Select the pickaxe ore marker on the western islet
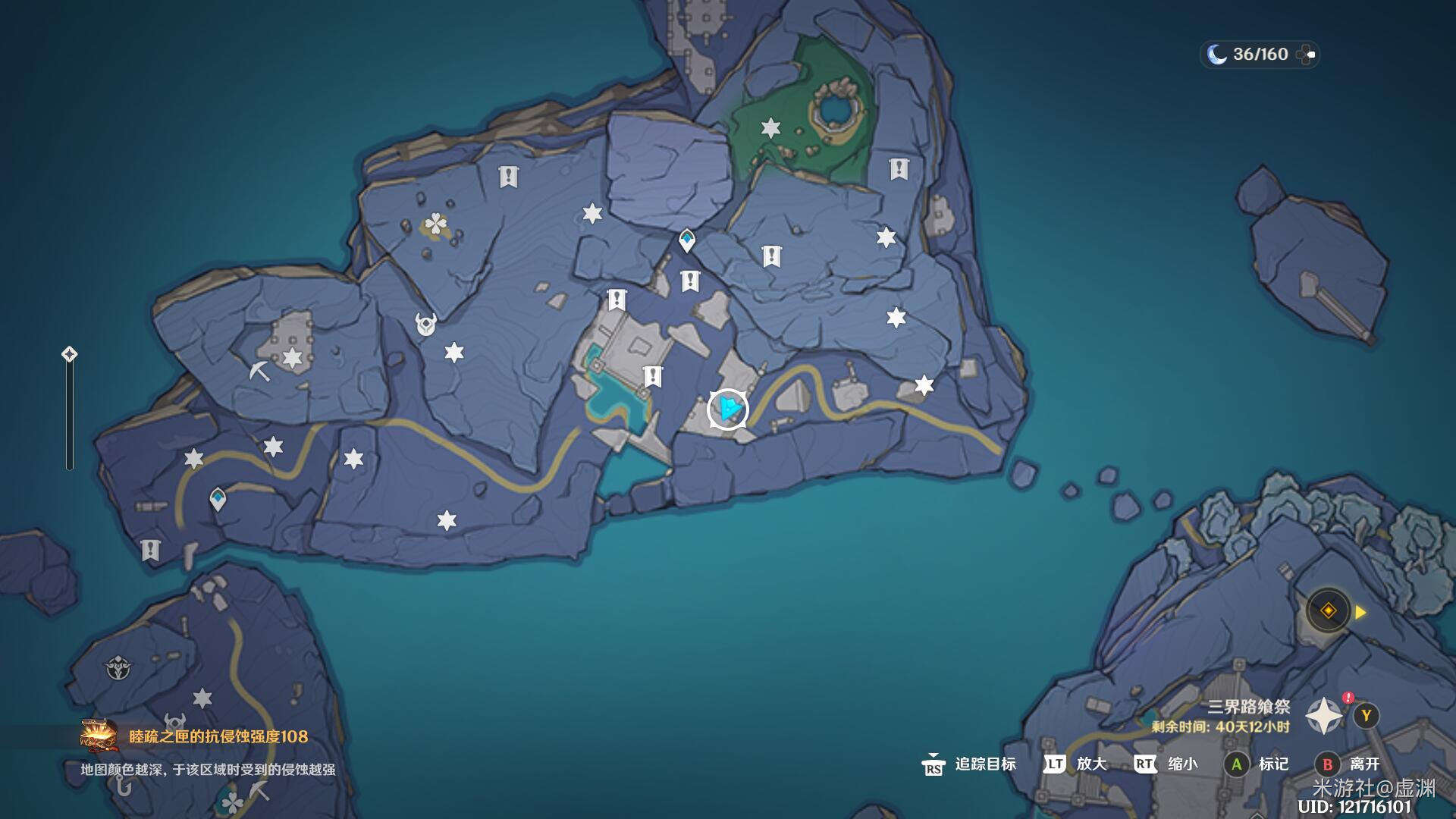Image resolution: width=1456 pixels, height=819 pixels. [x=260, y=371]
